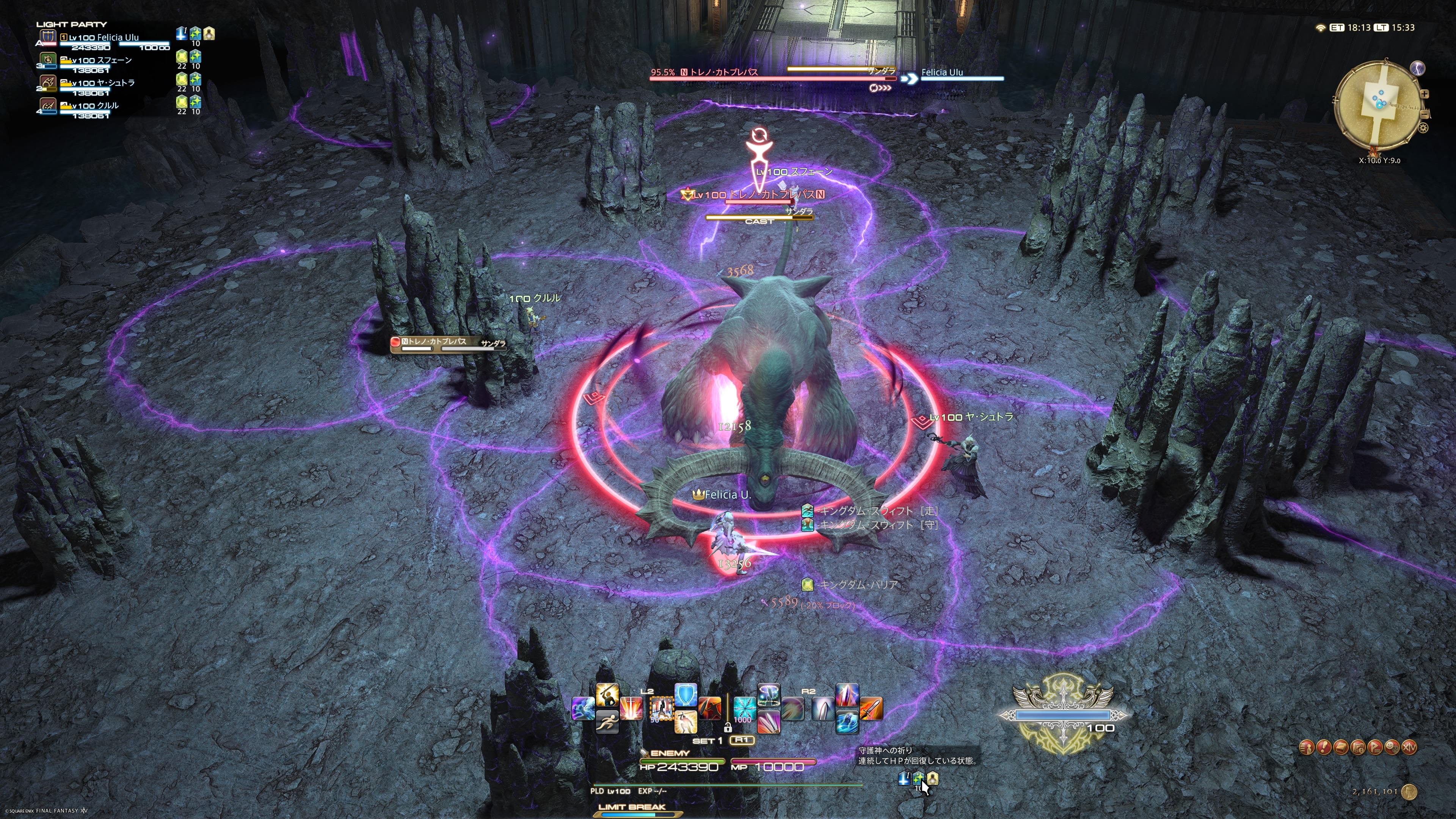Open the Social menu with smiley faces
The image size is (1456, 819).
[1392, 747]
